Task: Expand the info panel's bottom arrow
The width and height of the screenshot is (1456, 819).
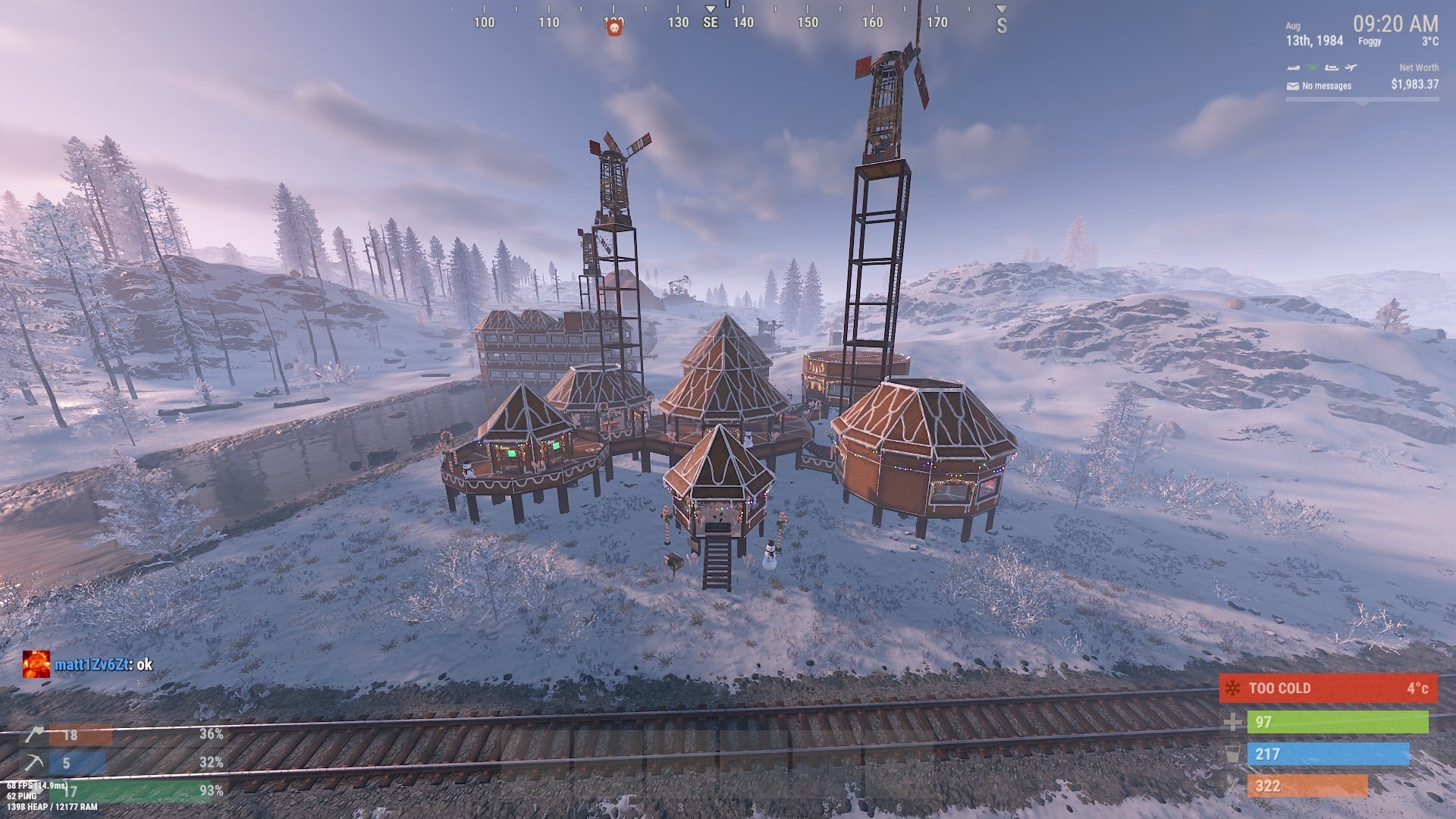Action: point(1363,102)
